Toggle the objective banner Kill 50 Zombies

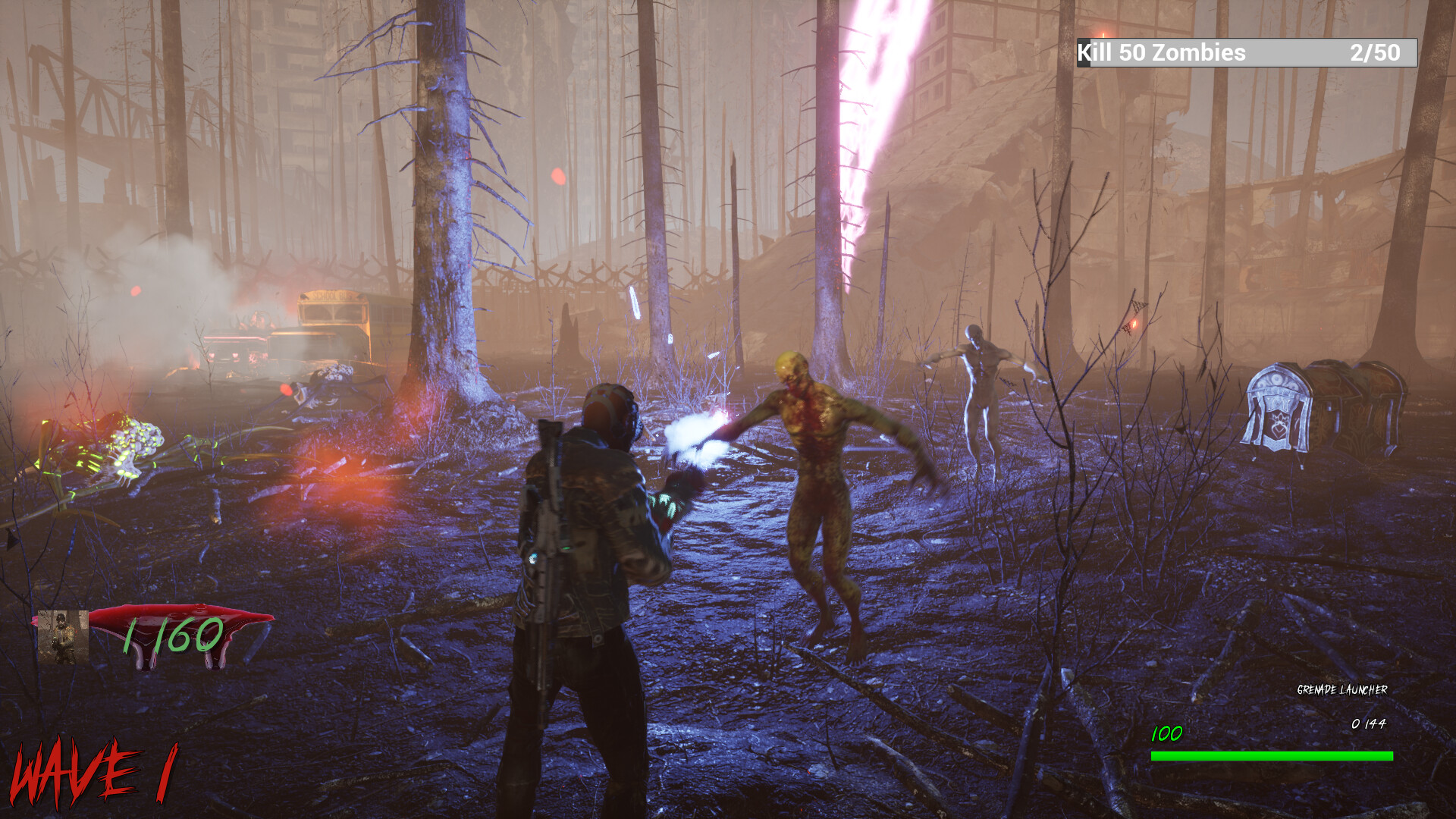pos(1163,53)
